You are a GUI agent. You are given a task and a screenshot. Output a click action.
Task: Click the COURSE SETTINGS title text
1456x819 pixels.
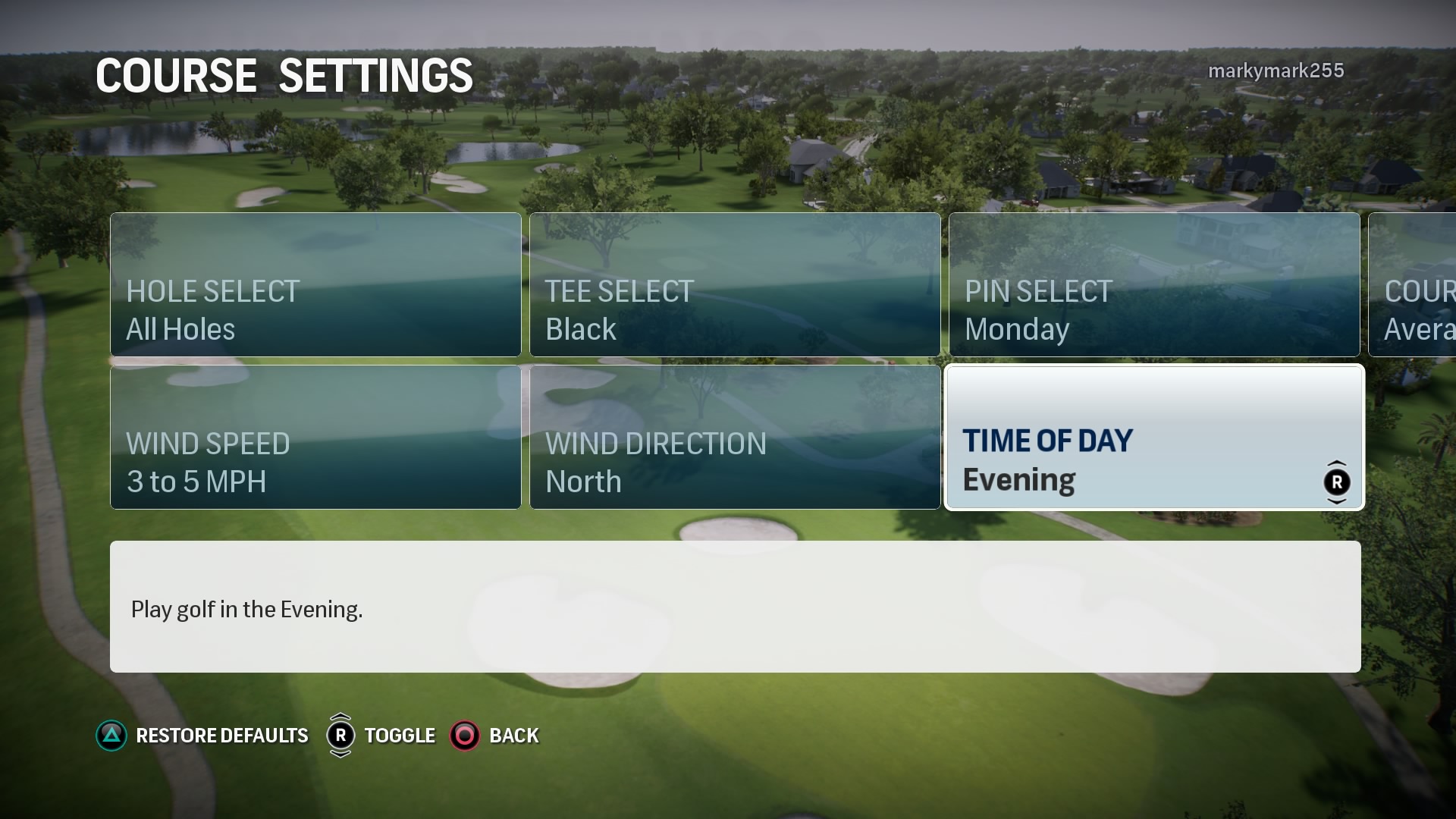tap(283, 74)
